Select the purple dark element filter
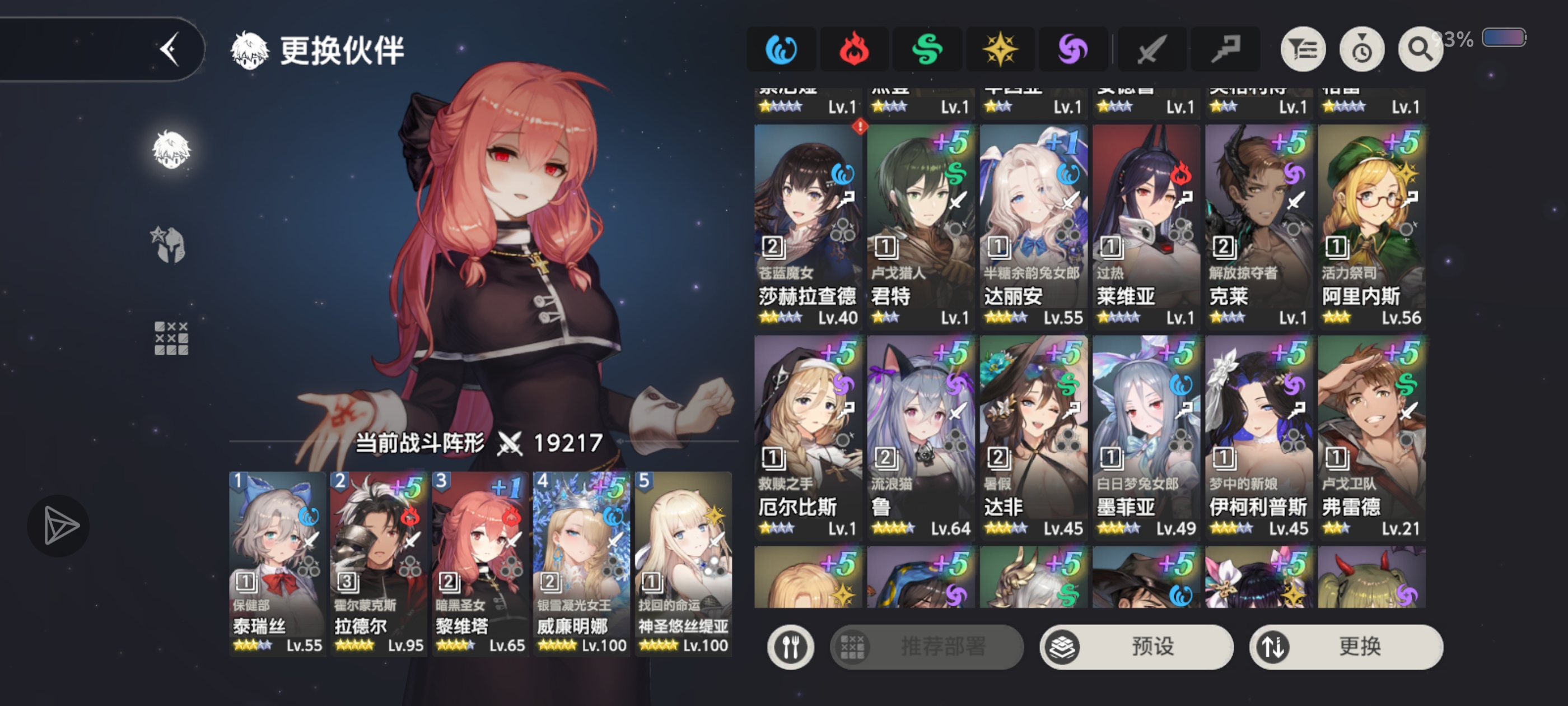Screen dimensions: 1568x706 (1074, 49)
